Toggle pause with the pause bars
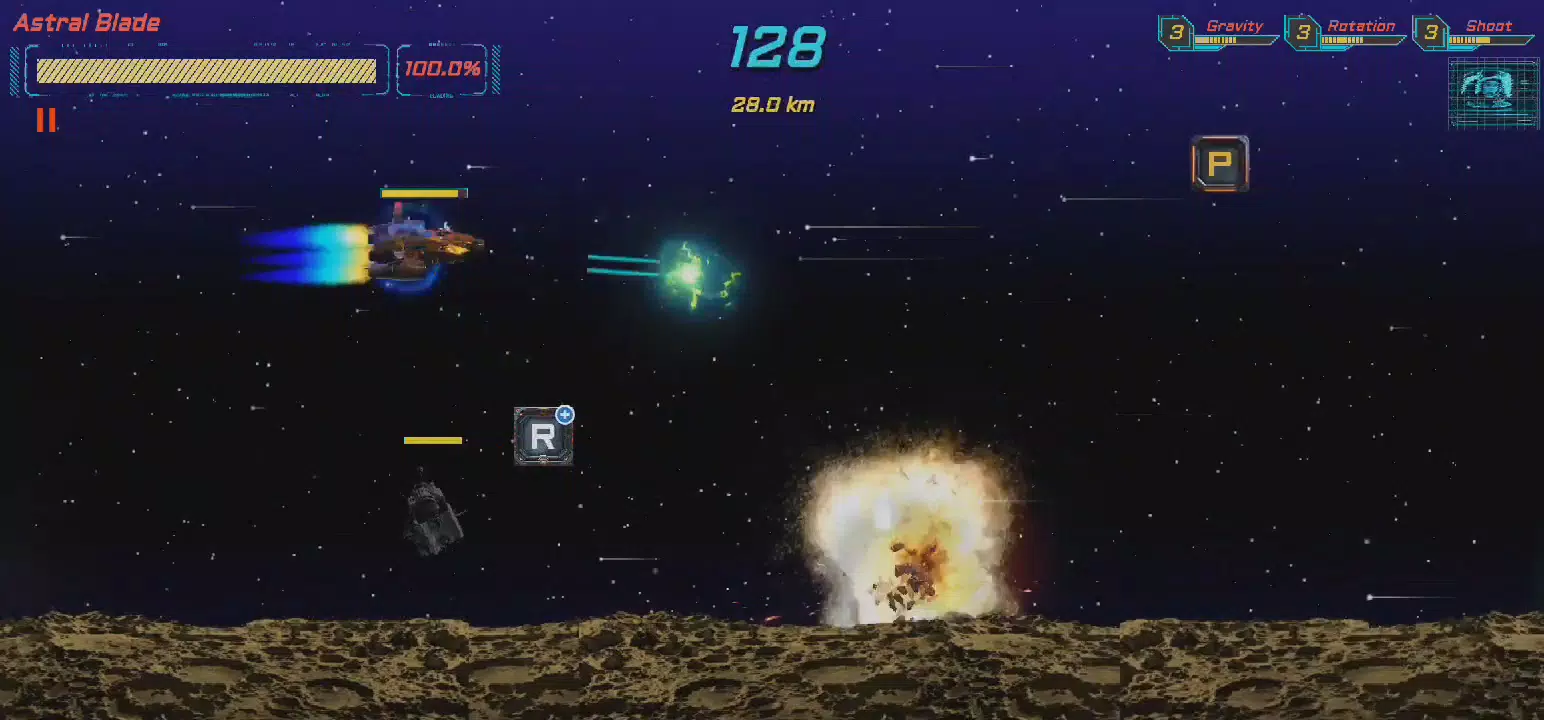The image size is (1544, 720). (45, 121)
